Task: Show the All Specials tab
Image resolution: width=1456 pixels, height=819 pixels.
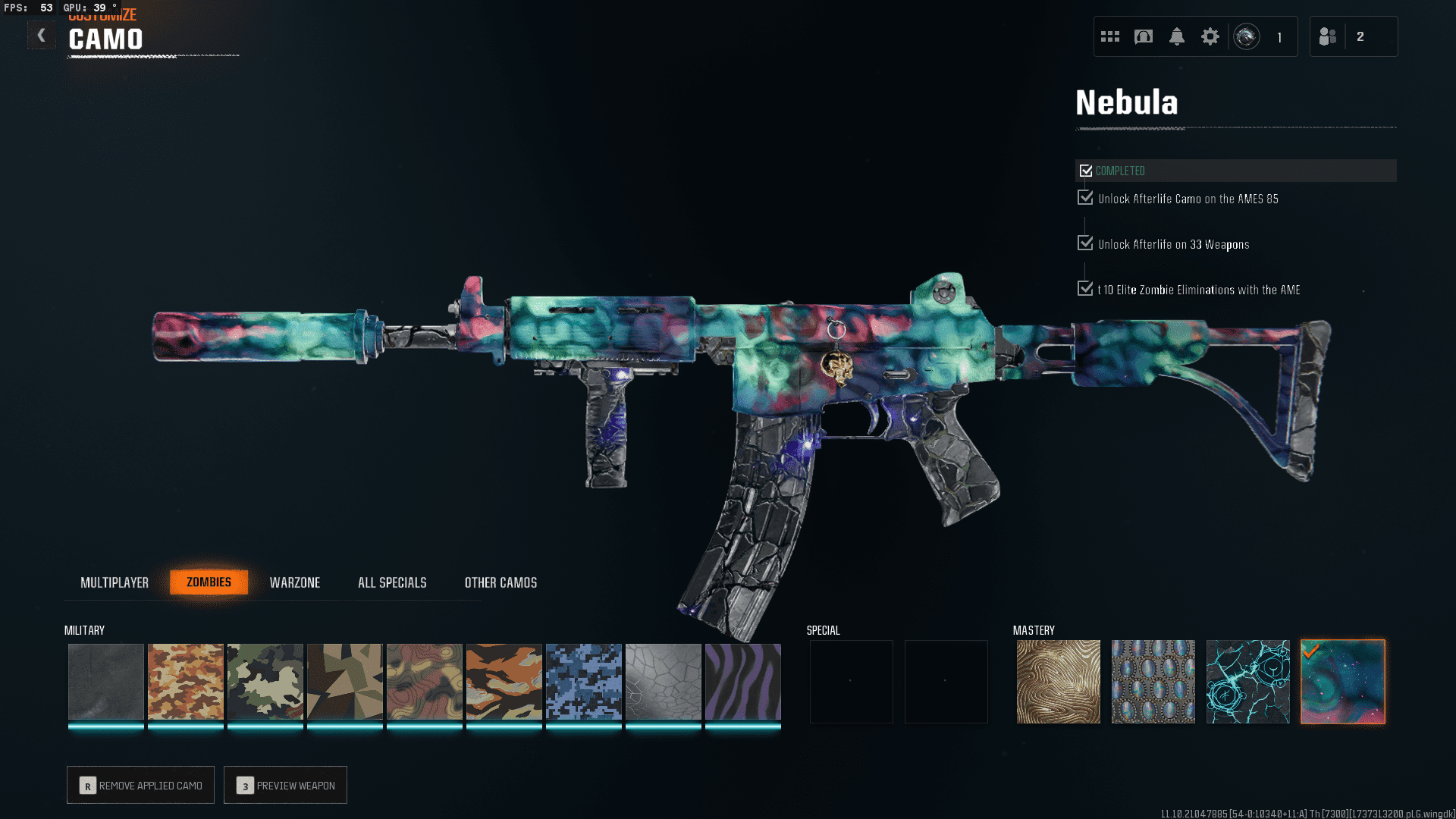Action: (x=392, y=582)
